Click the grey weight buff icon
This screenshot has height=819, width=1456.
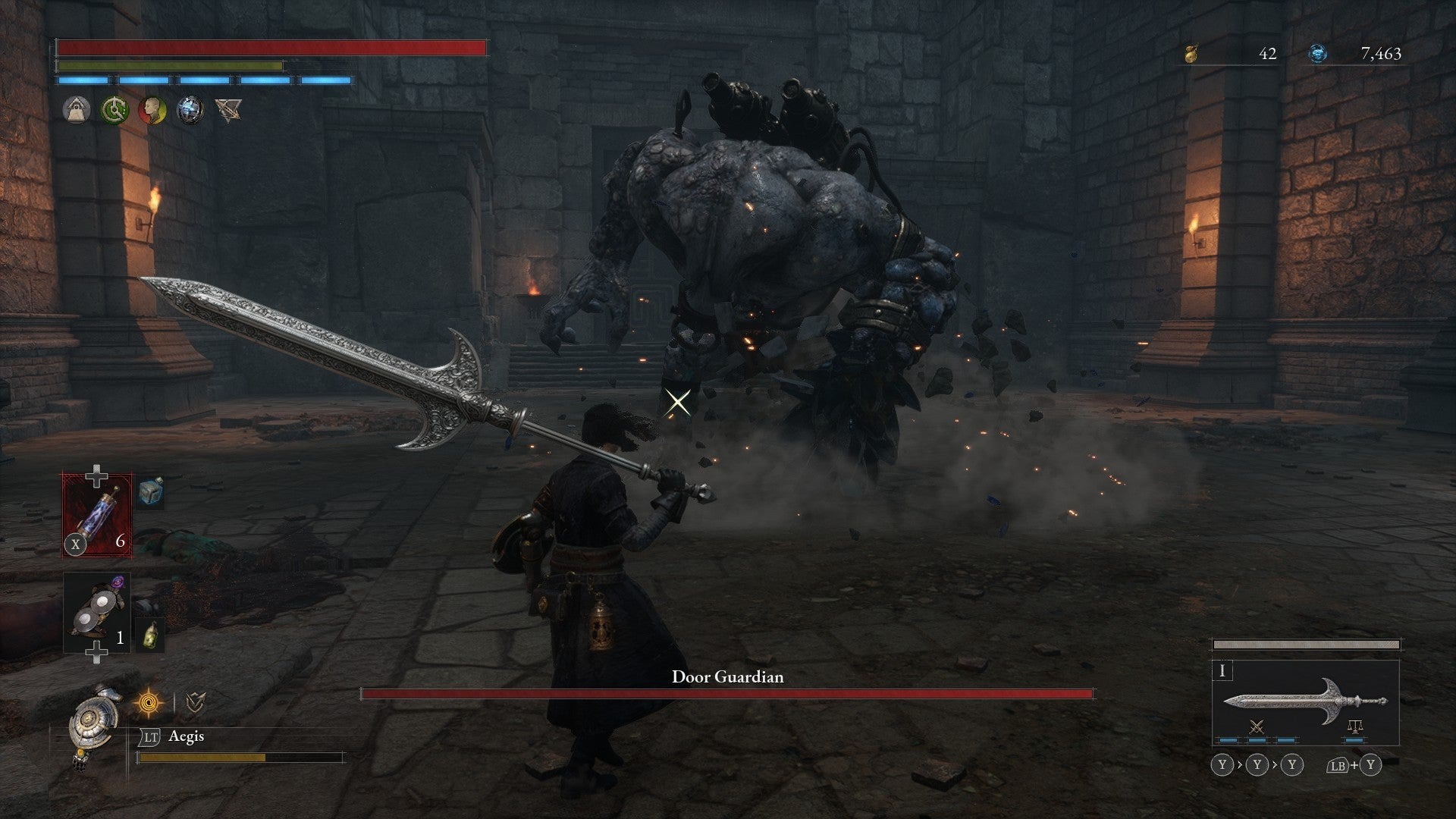pos(77,110)
